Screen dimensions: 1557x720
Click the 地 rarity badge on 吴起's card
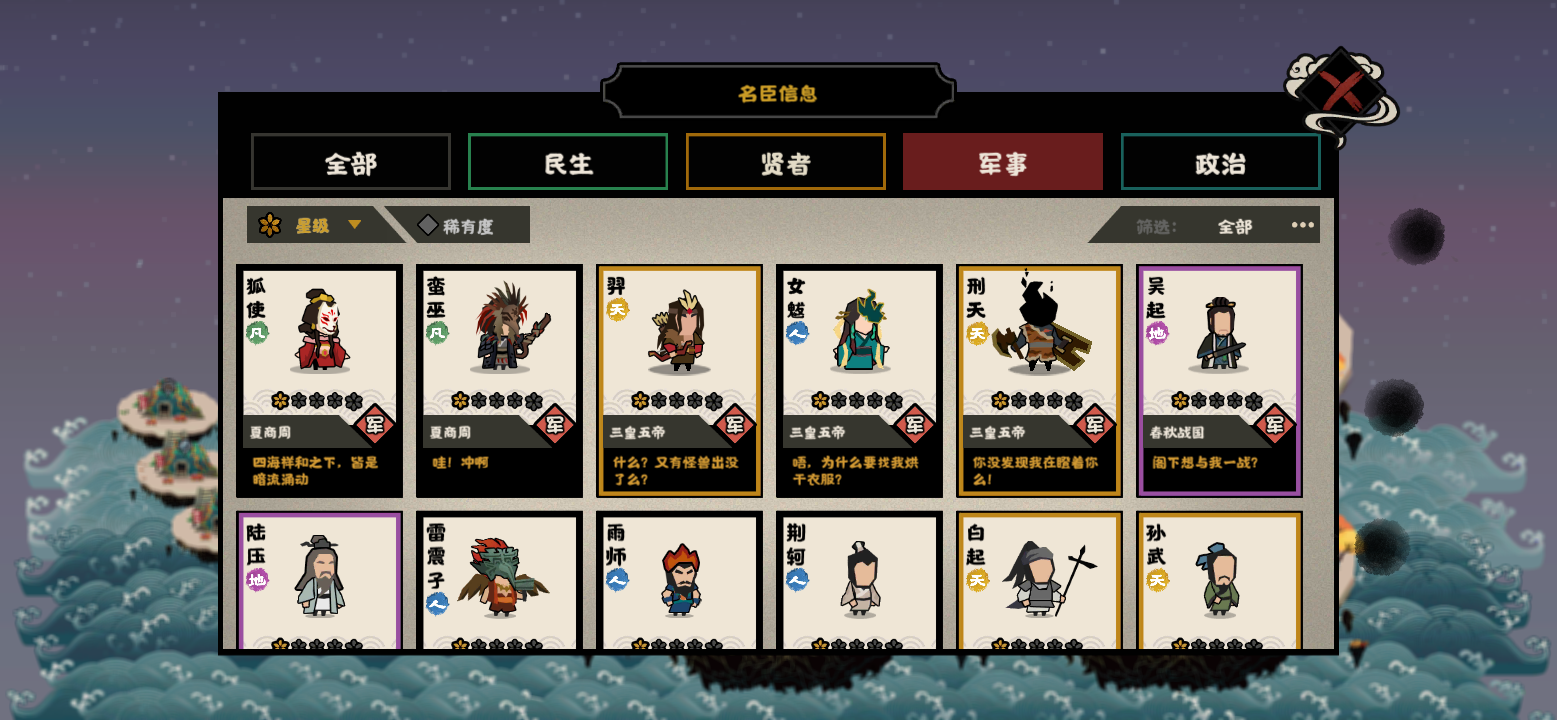1157,331
